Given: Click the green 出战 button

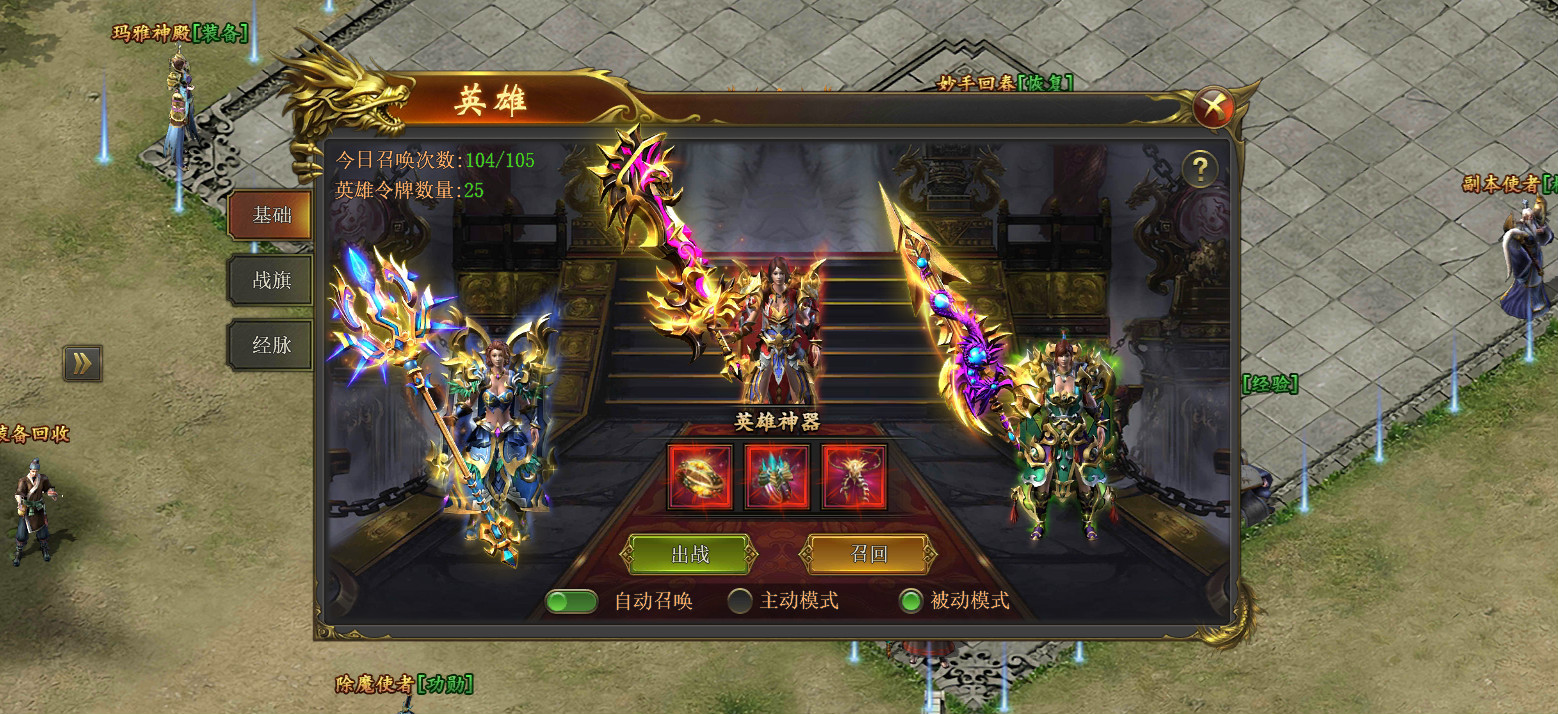Looking at the screenshot, I should click(x=690, y=554).
